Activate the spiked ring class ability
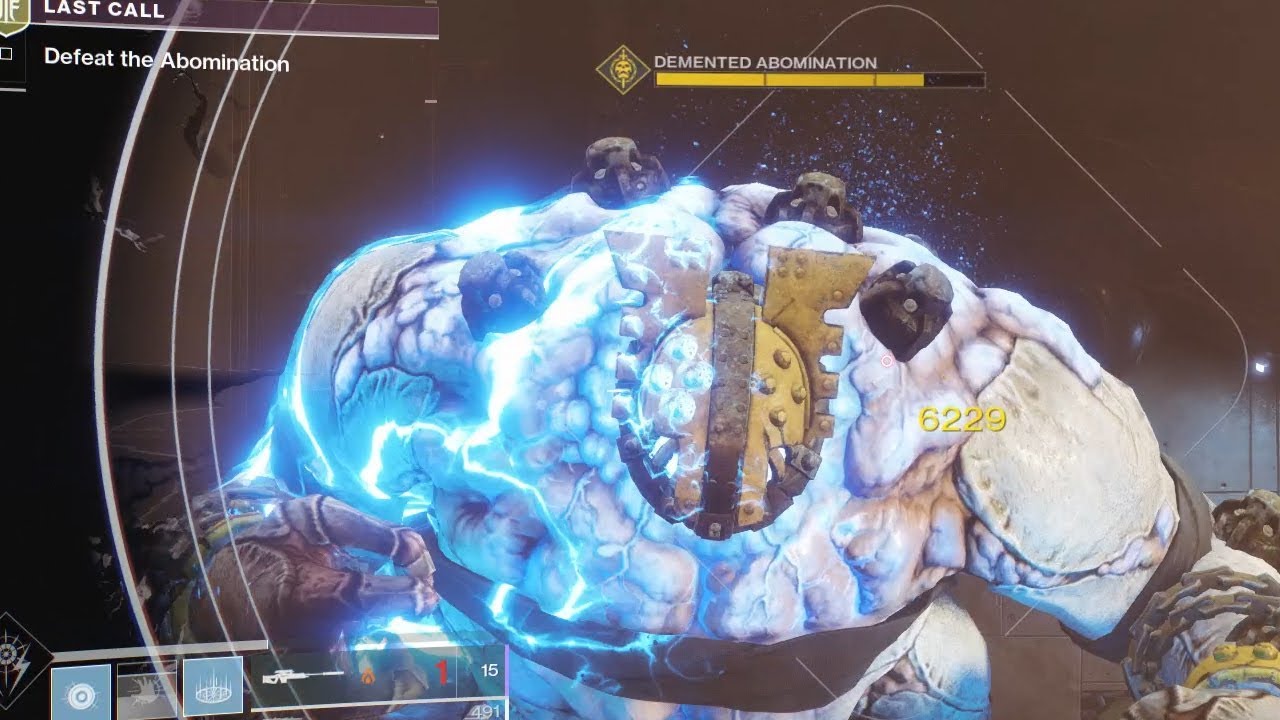Screen dimensions: 1280x720 pos(212,687)
